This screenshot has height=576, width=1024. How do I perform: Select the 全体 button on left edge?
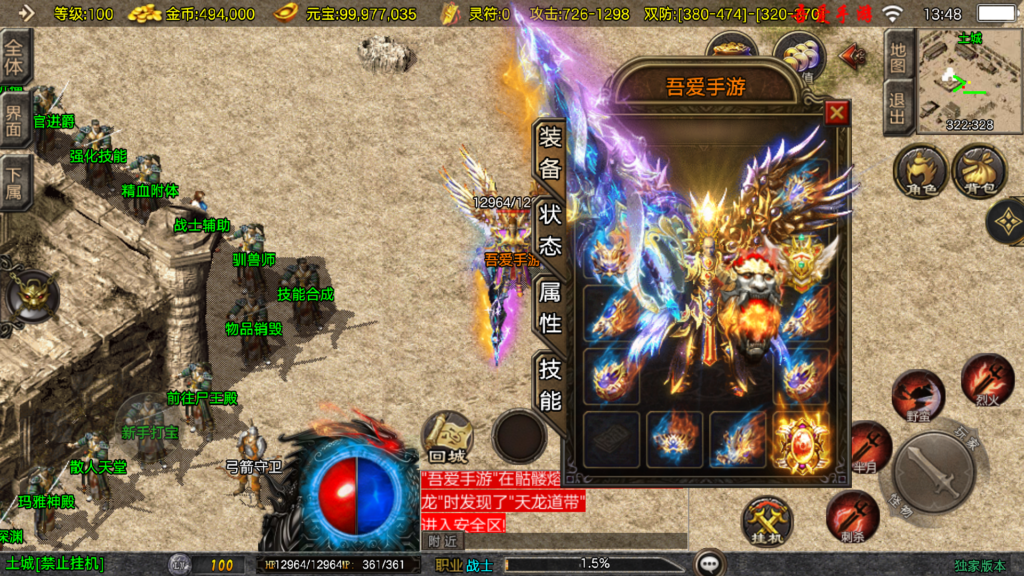14,57
